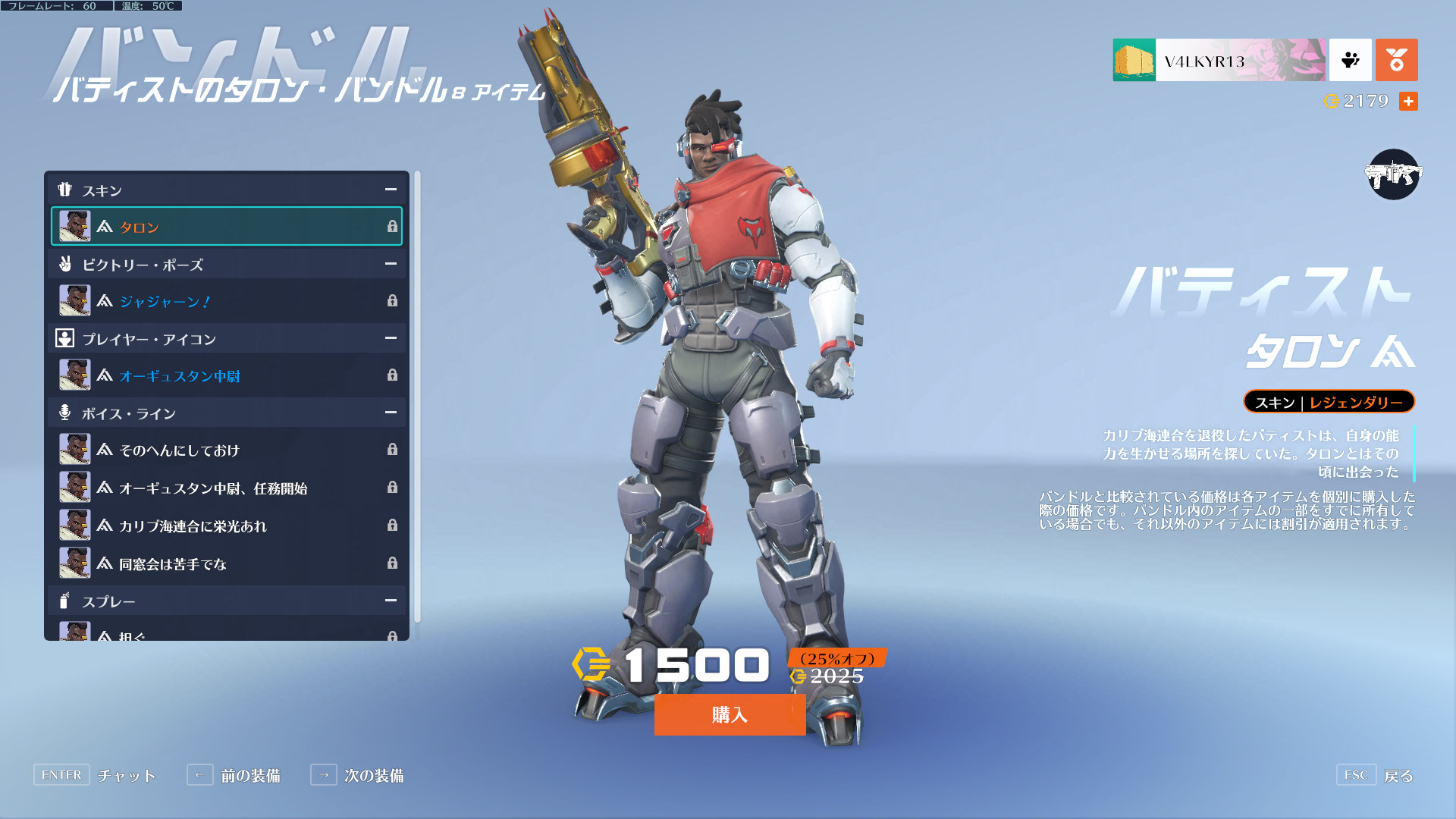Open the V4LKYR13 player profile card

[1219, 60]
